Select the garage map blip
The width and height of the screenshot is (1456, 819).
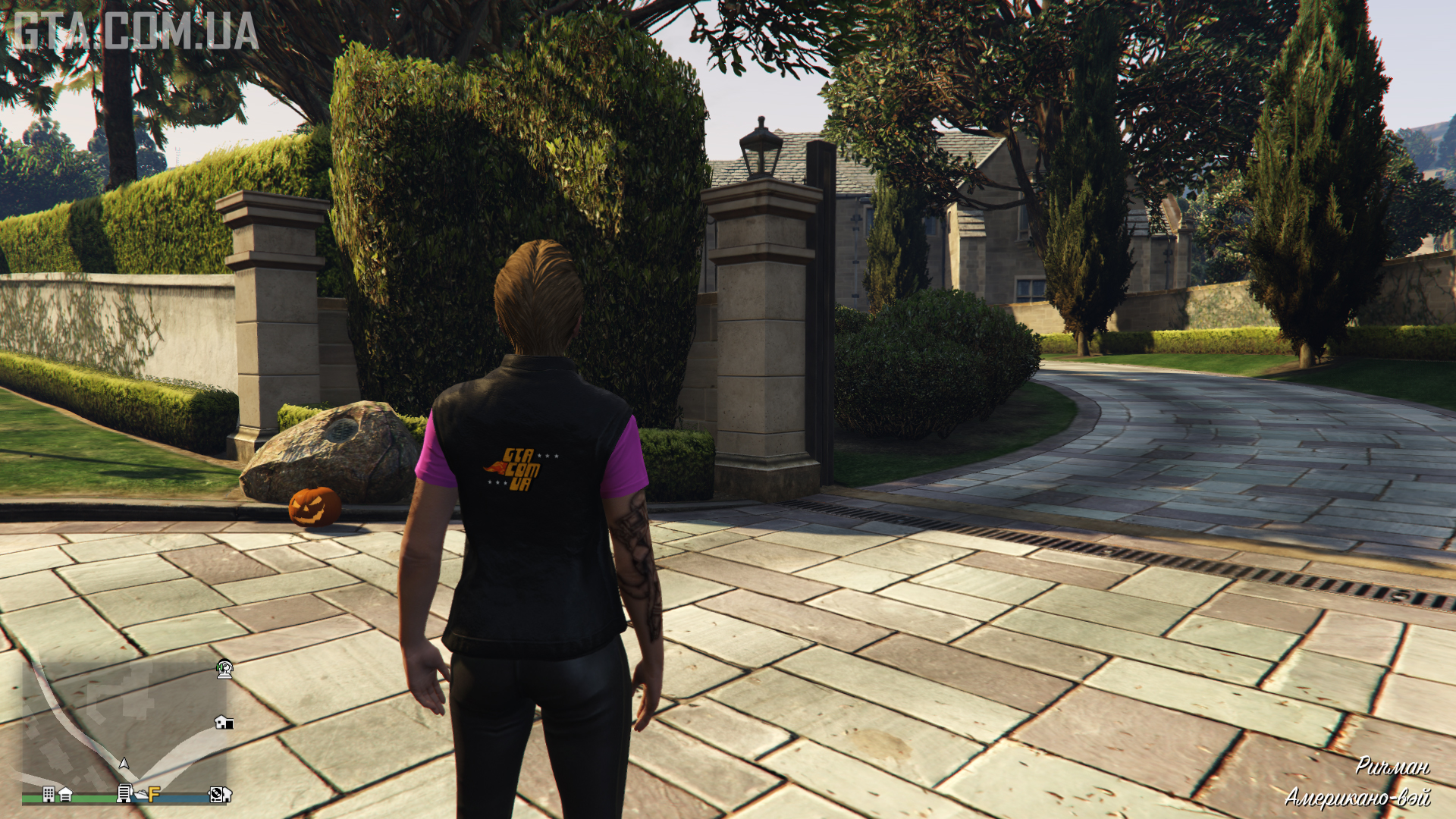(65, 794)
